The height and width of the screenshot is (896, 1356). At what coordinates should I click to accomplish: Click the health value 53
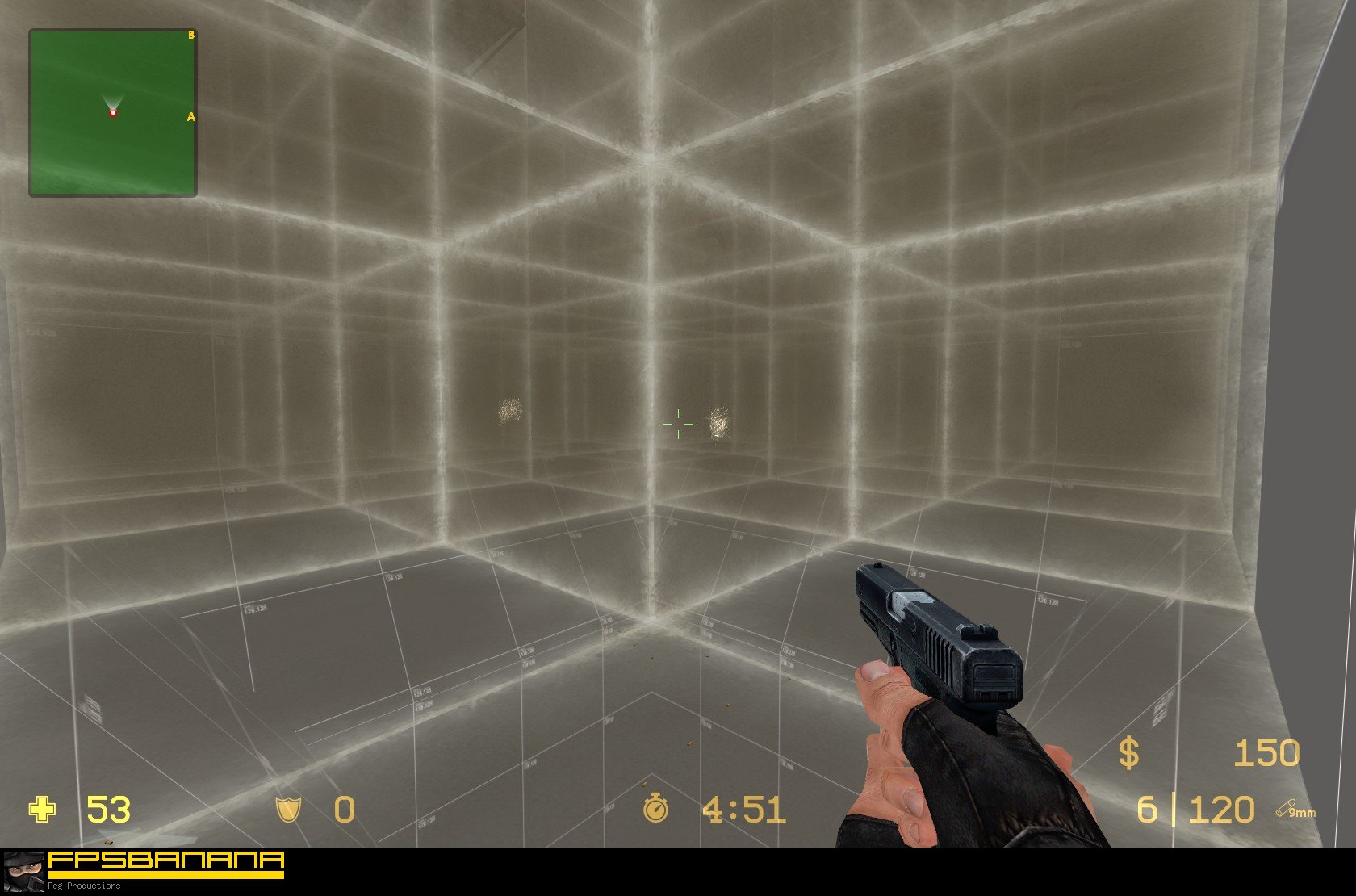click(x=107, y=810)
